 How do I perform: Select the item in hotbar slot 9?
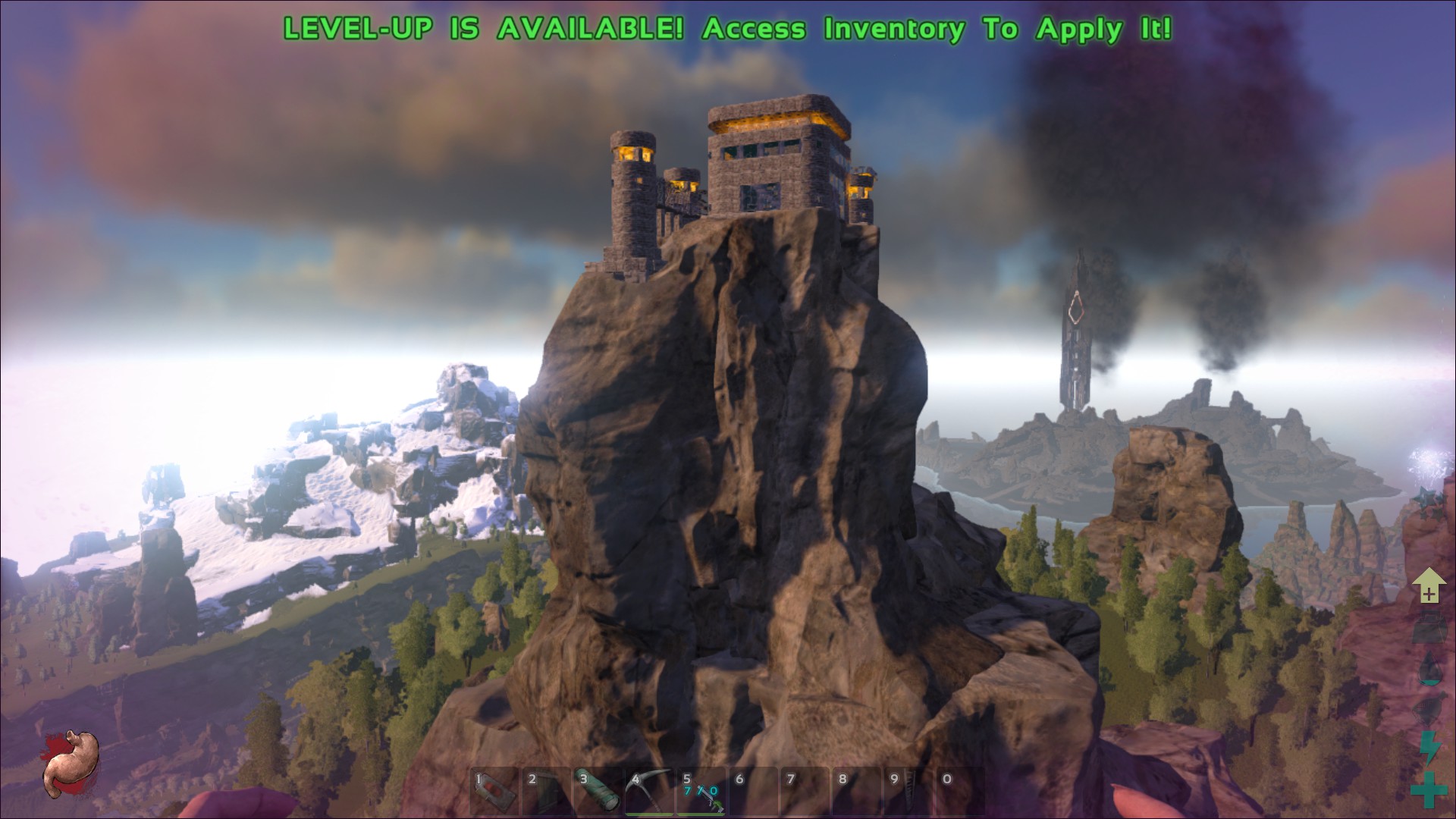point(907,792)
